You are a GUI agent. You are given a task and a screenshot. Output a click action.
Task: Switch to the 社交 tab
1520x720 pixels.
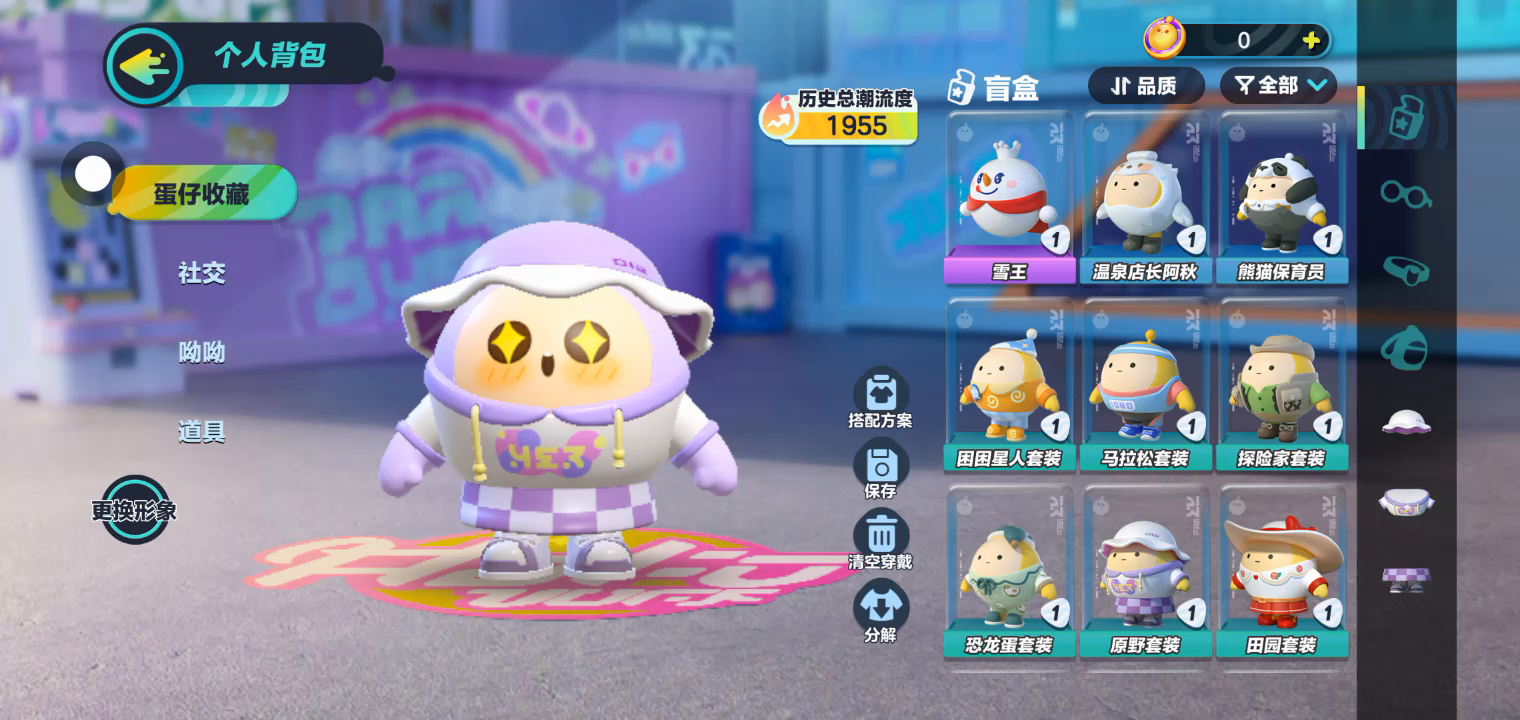pyautogui.click(x=202, y=273)
